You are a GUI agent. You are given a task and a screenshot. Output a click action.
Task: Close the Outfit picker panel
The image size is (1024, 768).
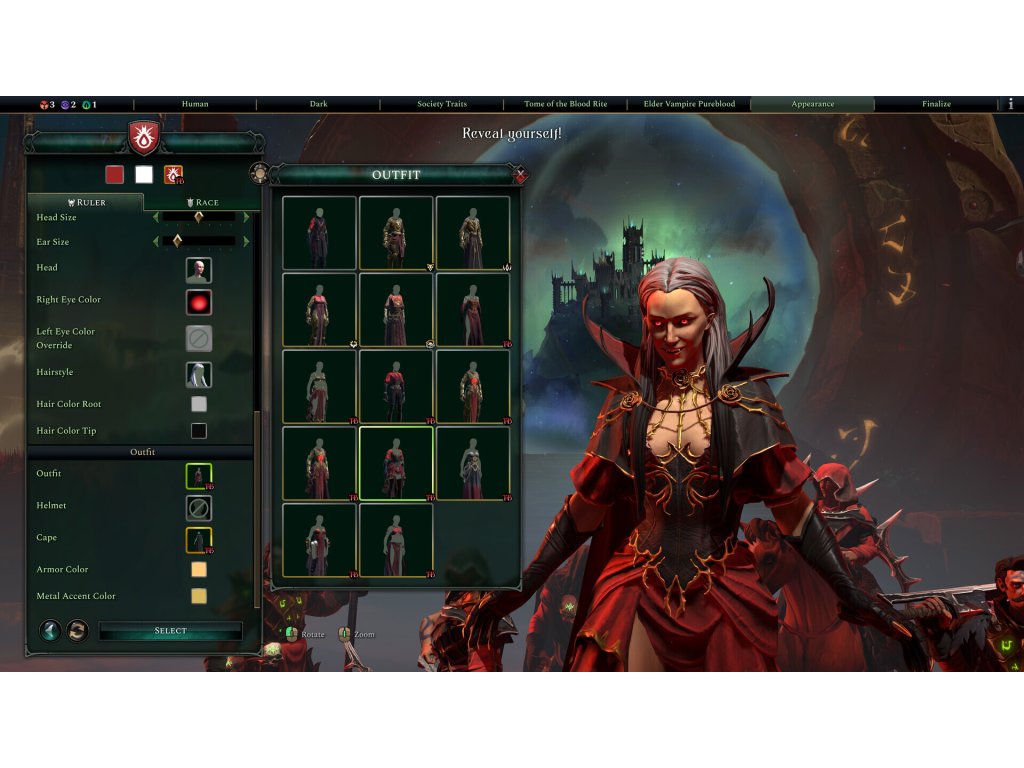520,175
